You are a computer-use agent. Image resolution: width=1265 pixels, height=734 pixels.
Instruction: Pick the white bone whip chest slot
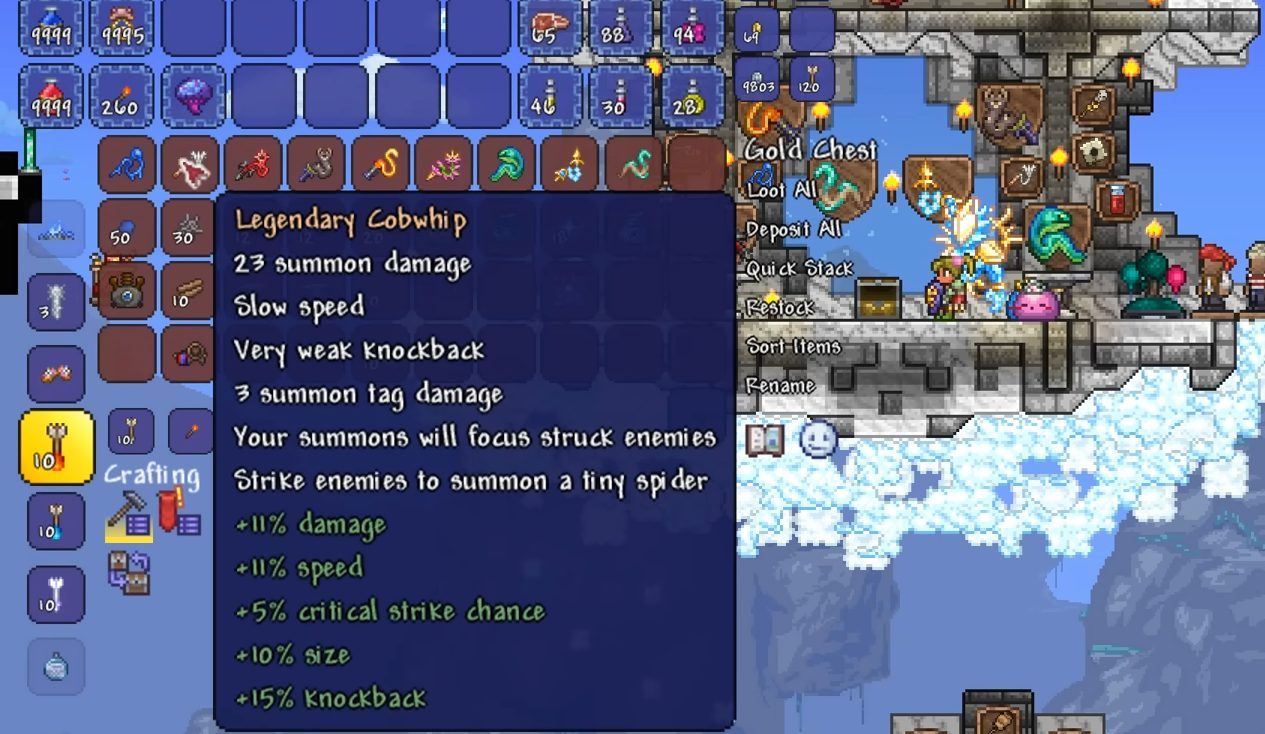(190, 165)
